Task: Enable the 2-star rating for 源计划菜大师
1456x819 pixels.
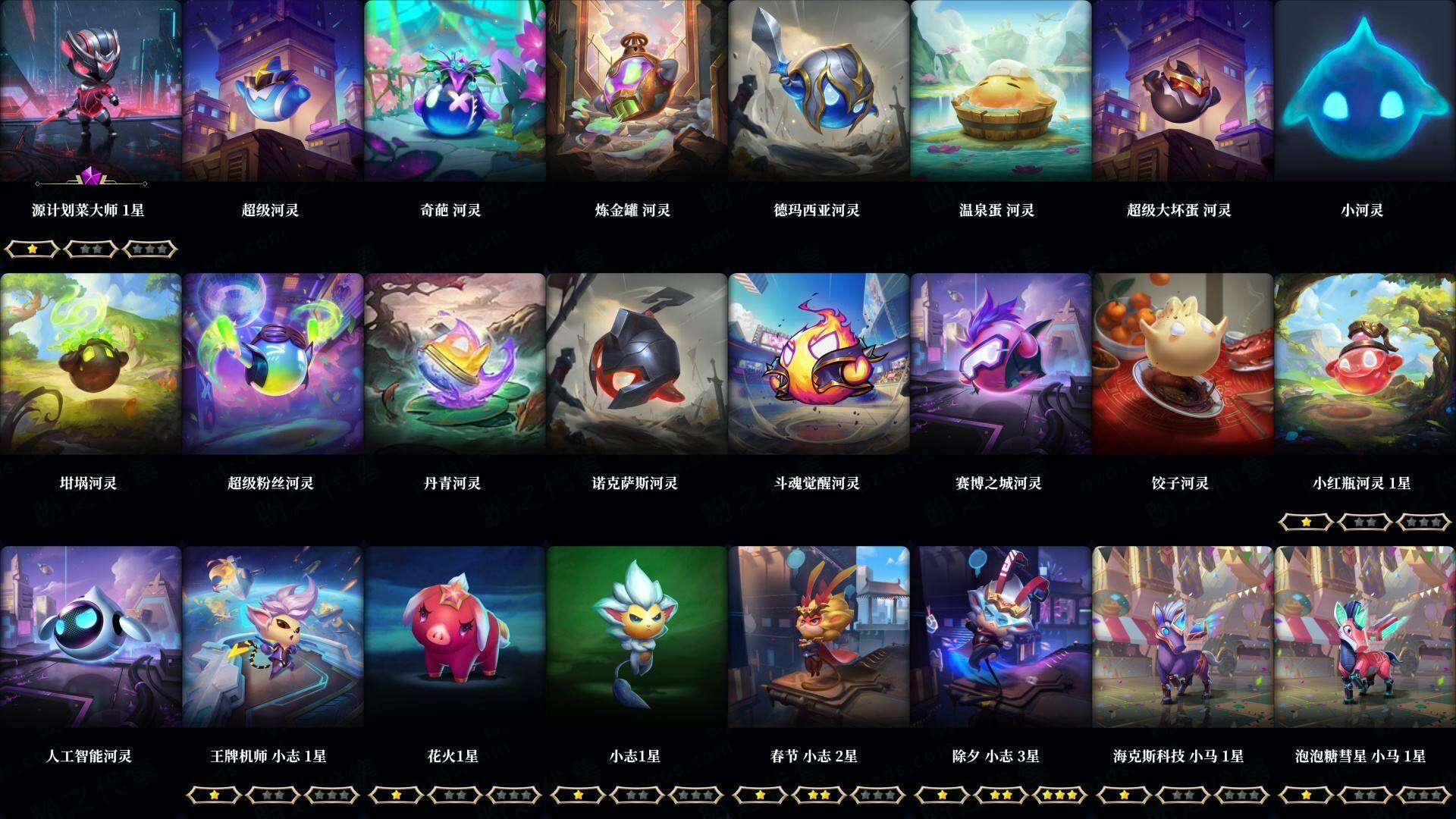Action: pos(89,249)
